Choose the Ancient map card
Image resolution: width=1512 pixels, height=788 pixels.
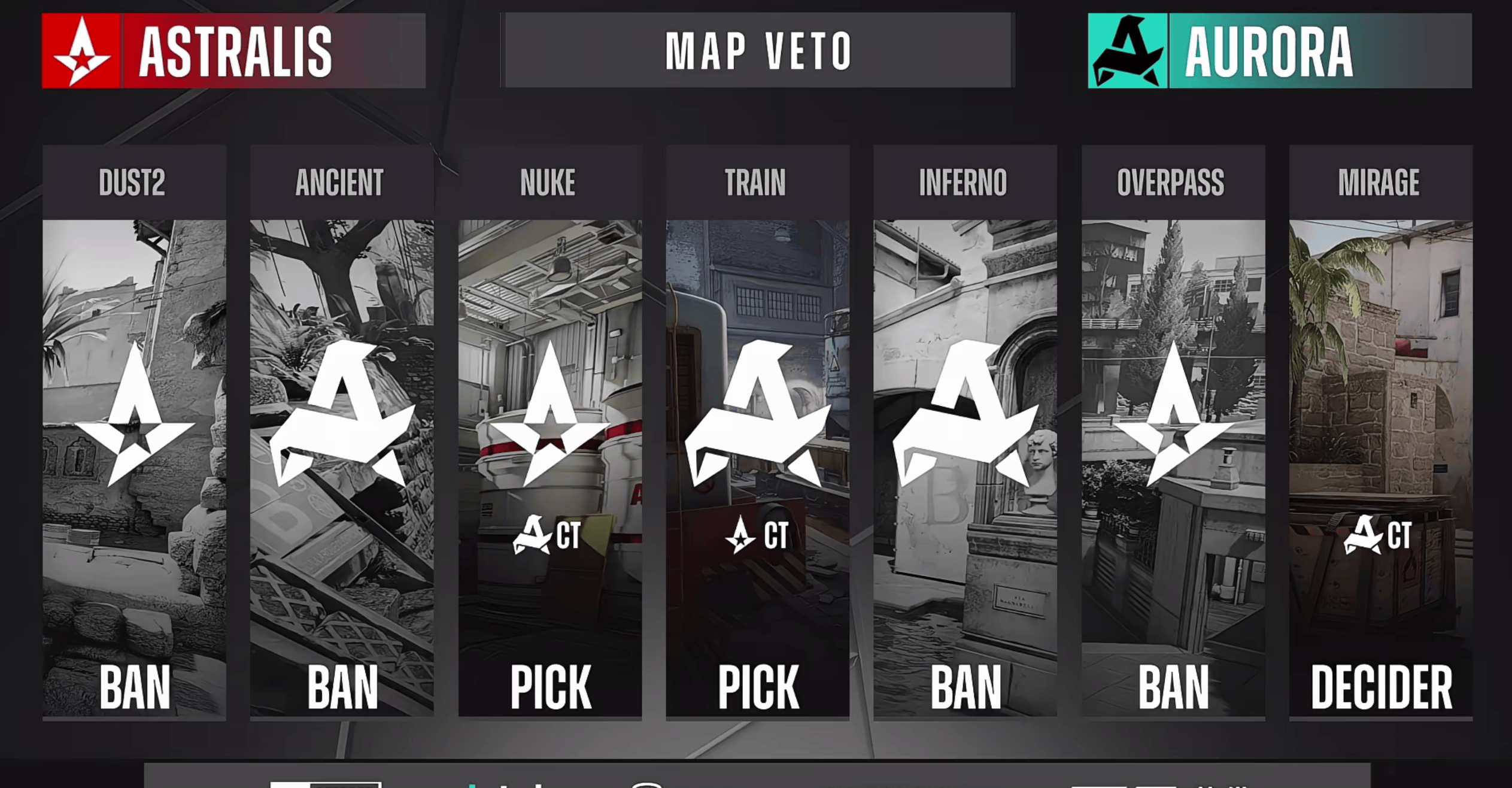(342, 431)
